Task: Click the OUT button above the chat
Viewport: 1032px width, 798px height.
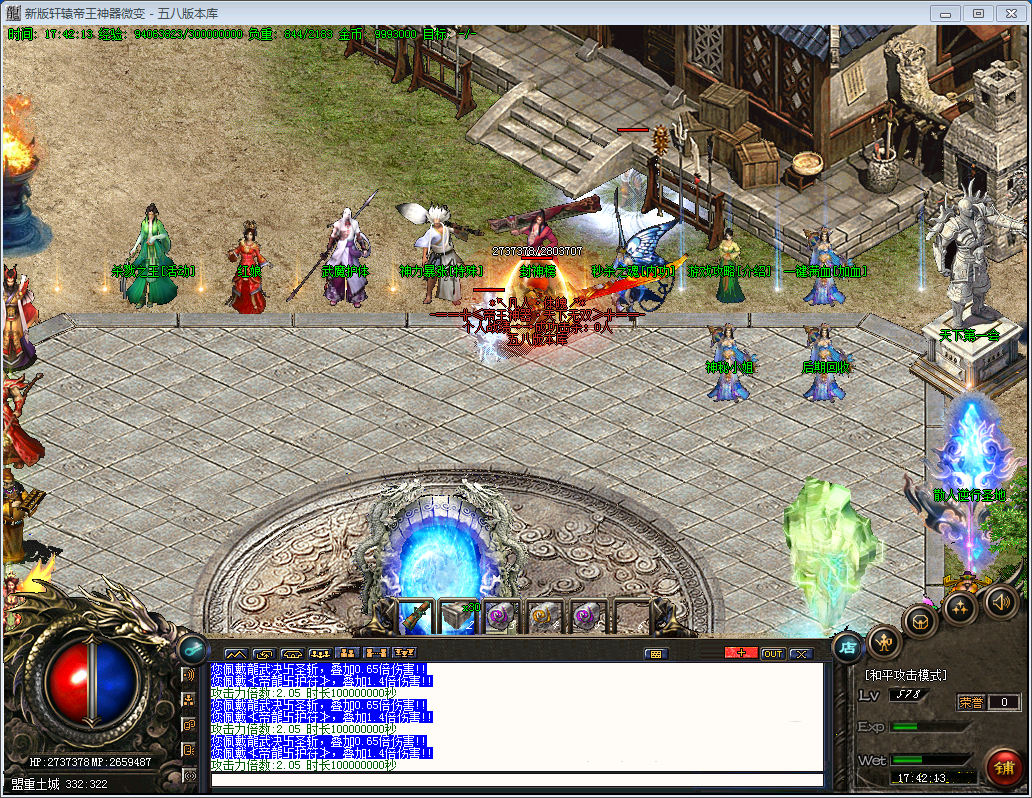Action: [772, 654]
